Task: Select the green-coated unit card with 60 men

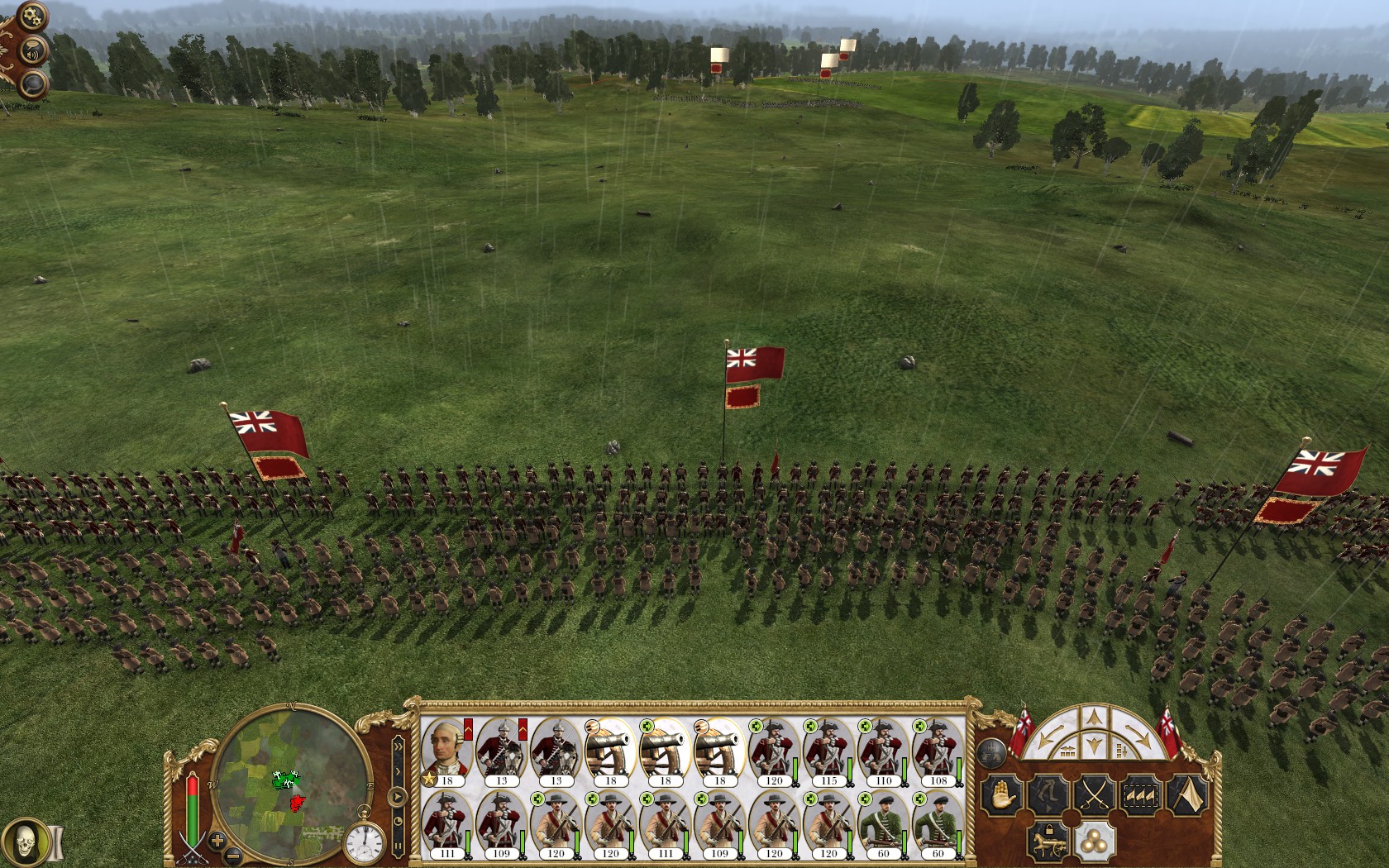Action: click(x=884, y=824)
